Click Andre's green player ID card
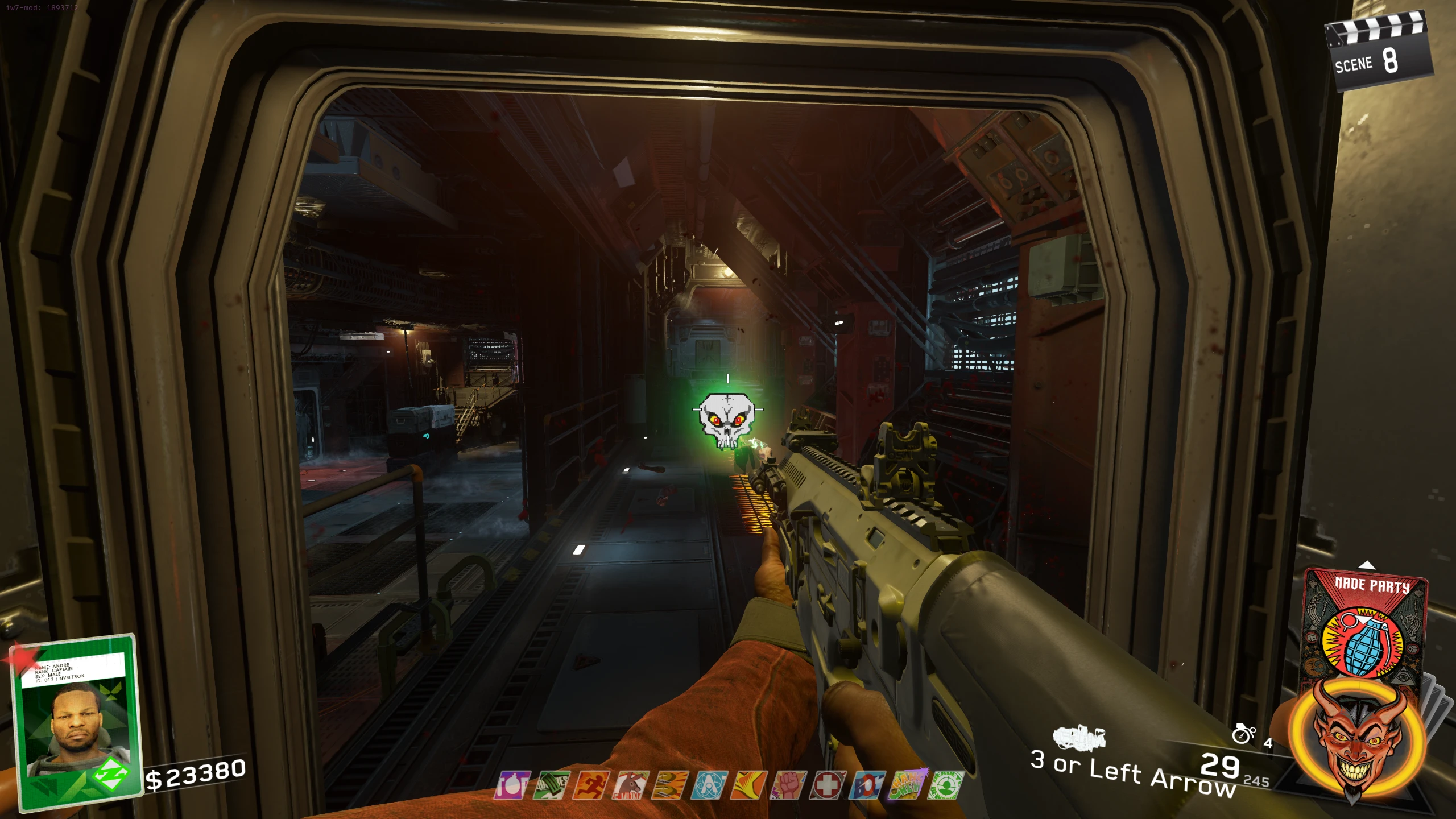The image size is (1456, 819). [x=77, y=722]
